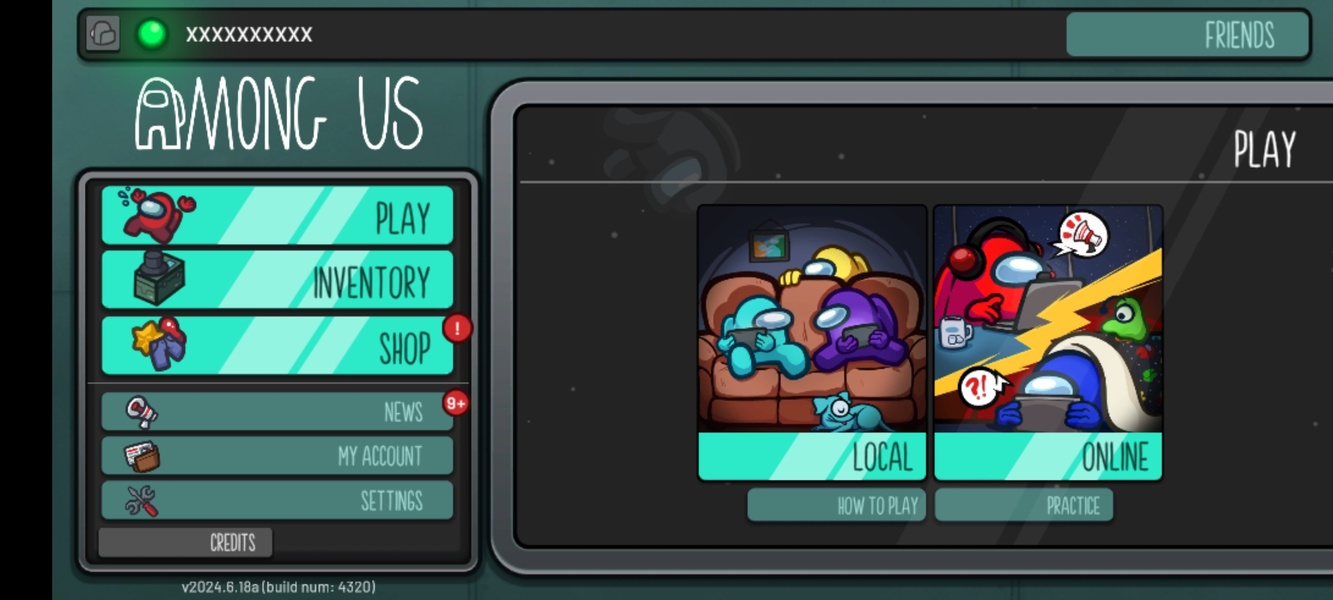The image size is (1333, 600).
Task: Choose the Local play tile
Action: pyautogui.click(x=812, y=343)
